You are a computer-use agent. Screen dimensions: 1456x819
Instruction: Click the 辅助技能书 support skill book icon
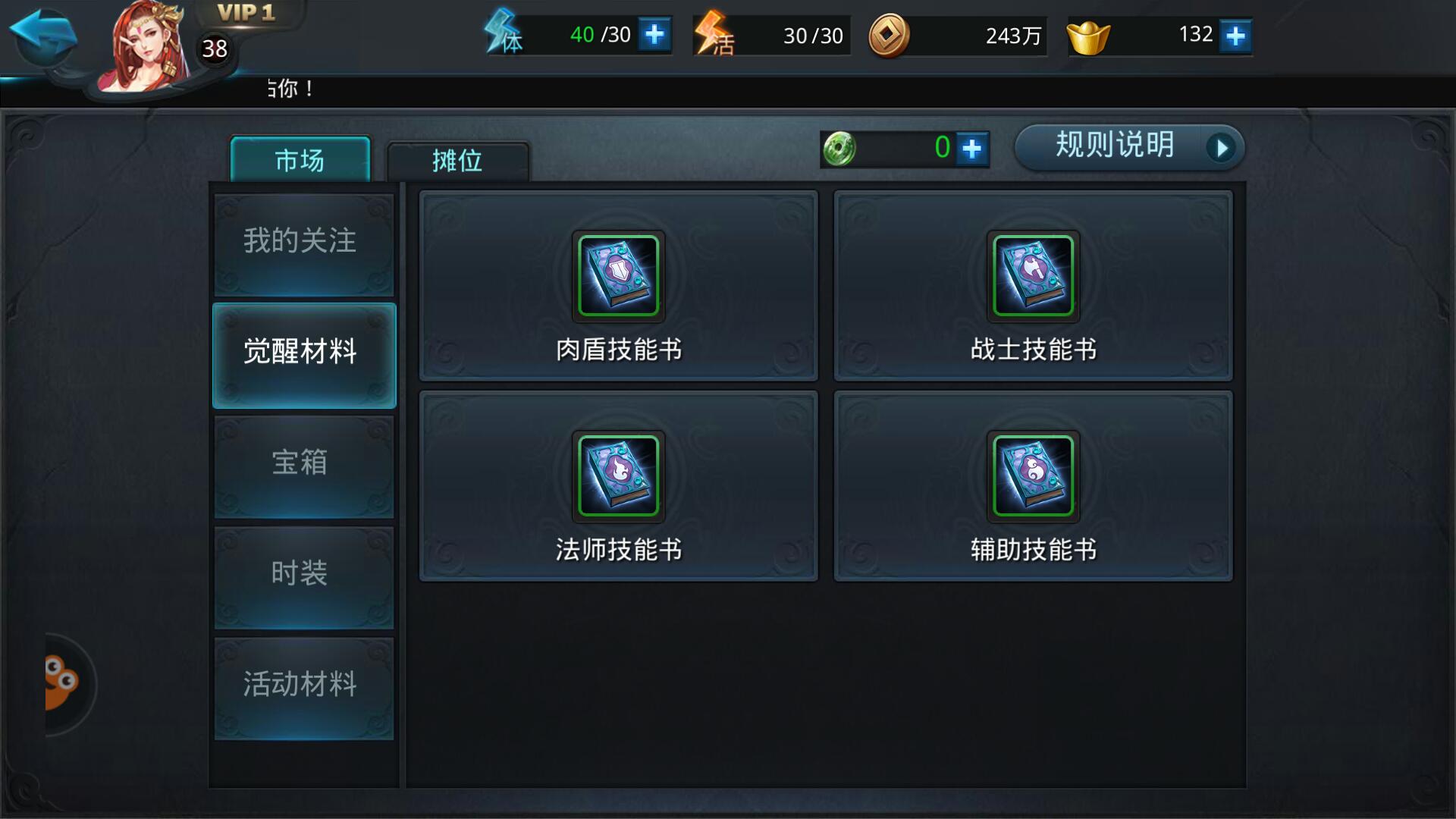[1033, 478]
